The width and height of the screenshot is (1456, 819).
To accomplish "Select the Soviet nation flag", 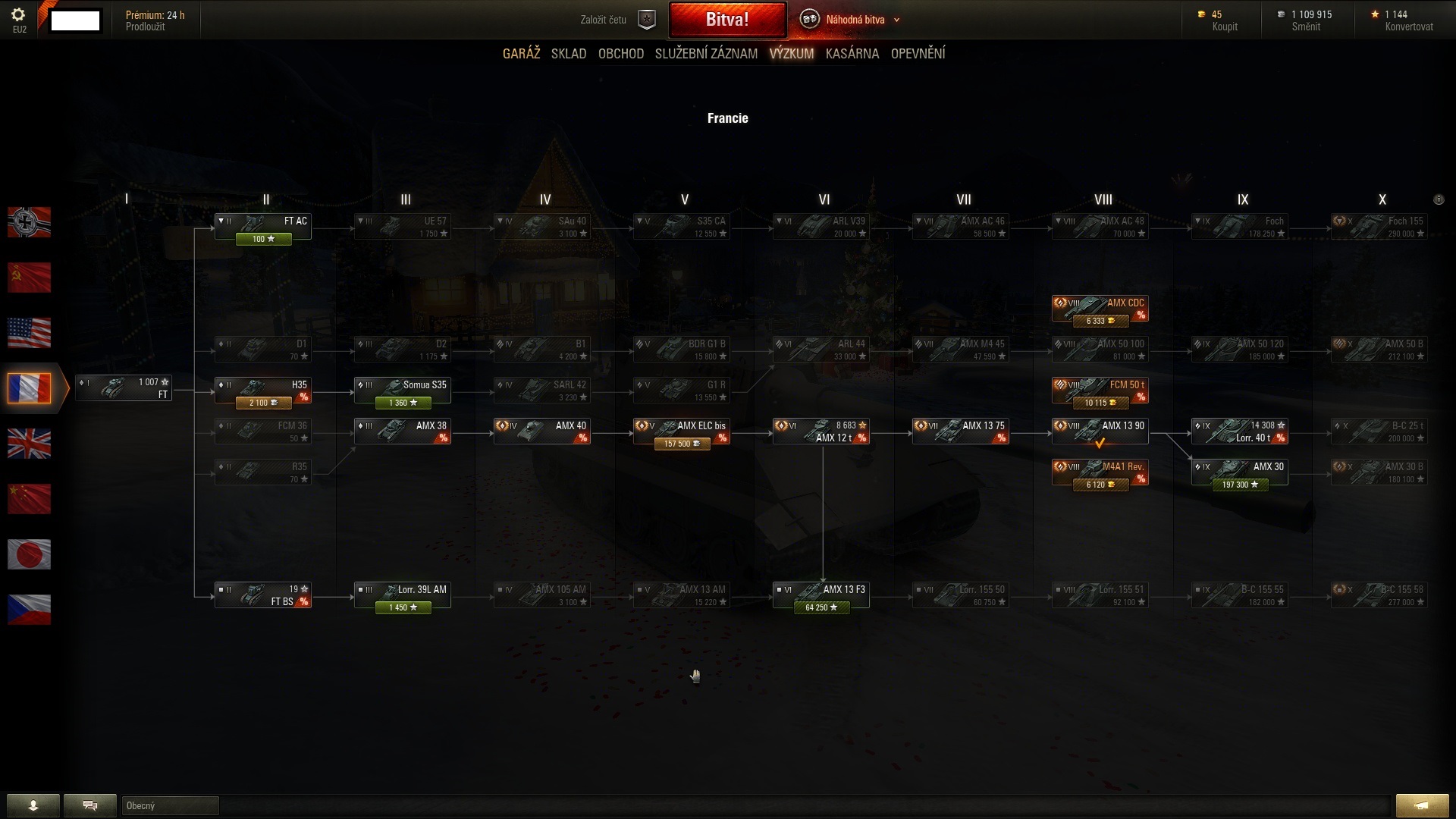I will point(30,278).
